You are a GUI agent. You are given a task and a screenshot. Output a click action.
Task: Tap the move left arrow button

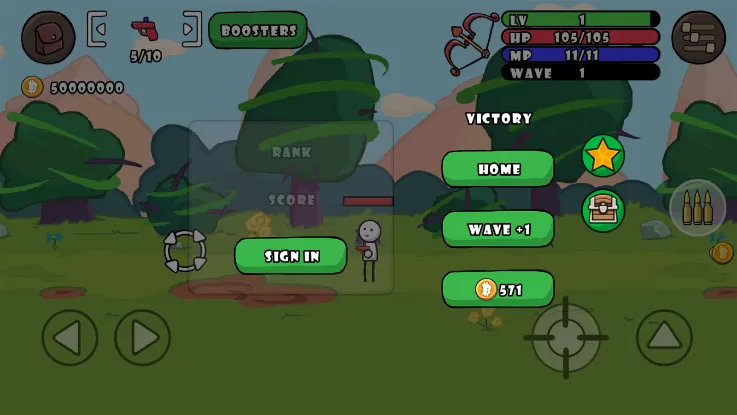pos(70,338)
